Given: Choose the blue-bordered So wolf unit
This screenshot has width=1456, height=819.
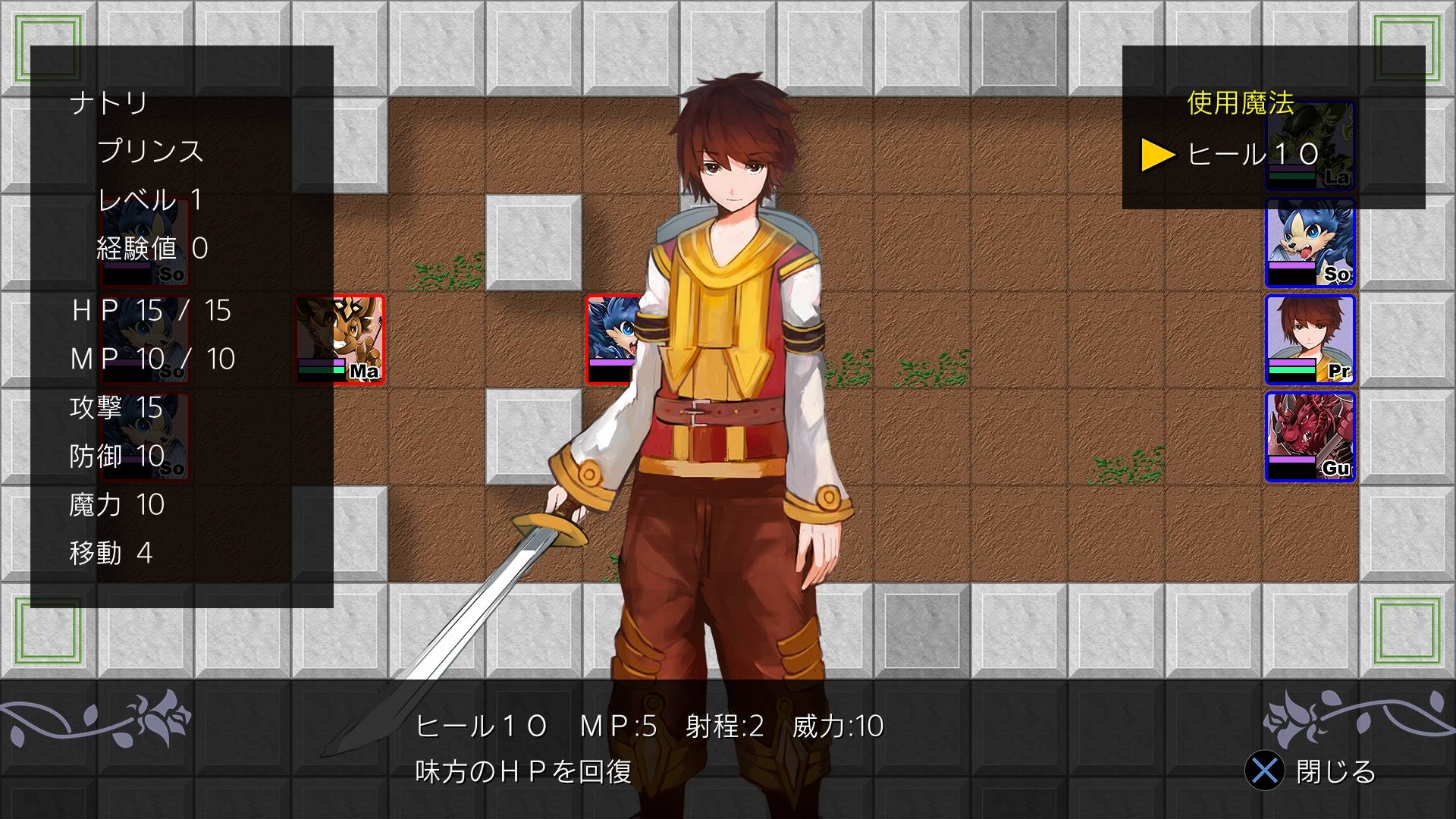Looking at the screenshot, I should (1310, 243).
